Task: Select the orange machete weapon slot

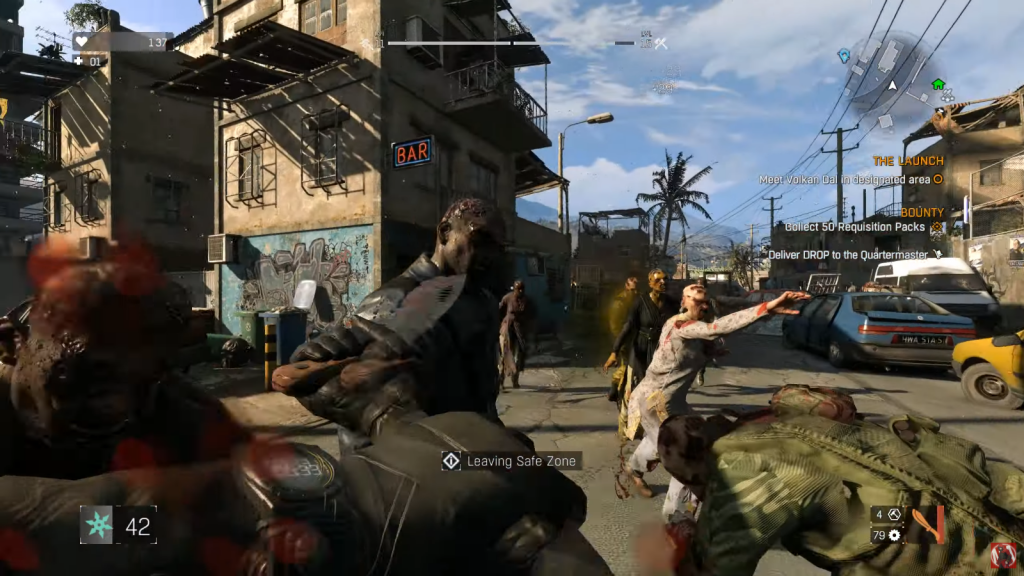Action: click(929, 524)
